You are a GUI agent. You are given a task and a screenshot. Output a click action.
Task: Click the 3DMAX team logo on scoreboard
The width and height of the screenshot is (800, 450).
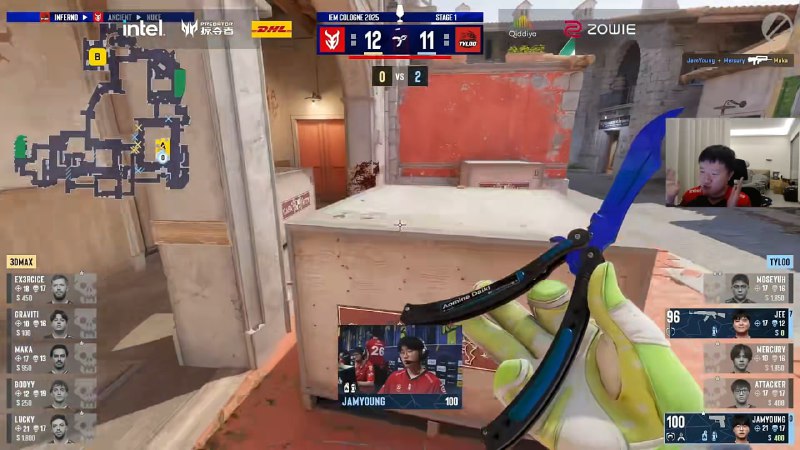332,40
